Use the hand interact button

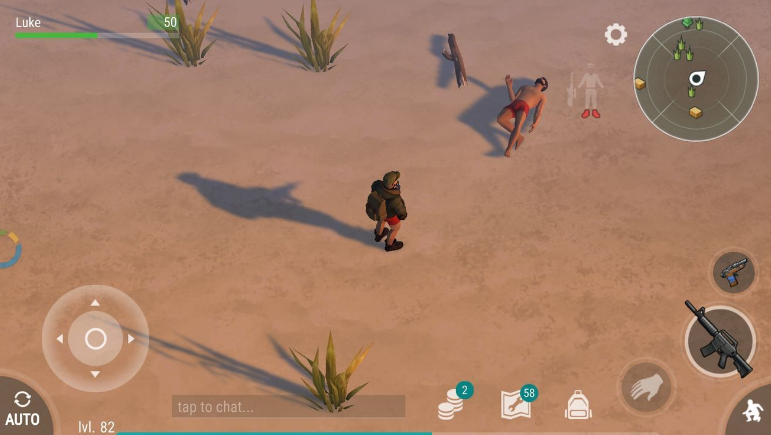point(646,386)
